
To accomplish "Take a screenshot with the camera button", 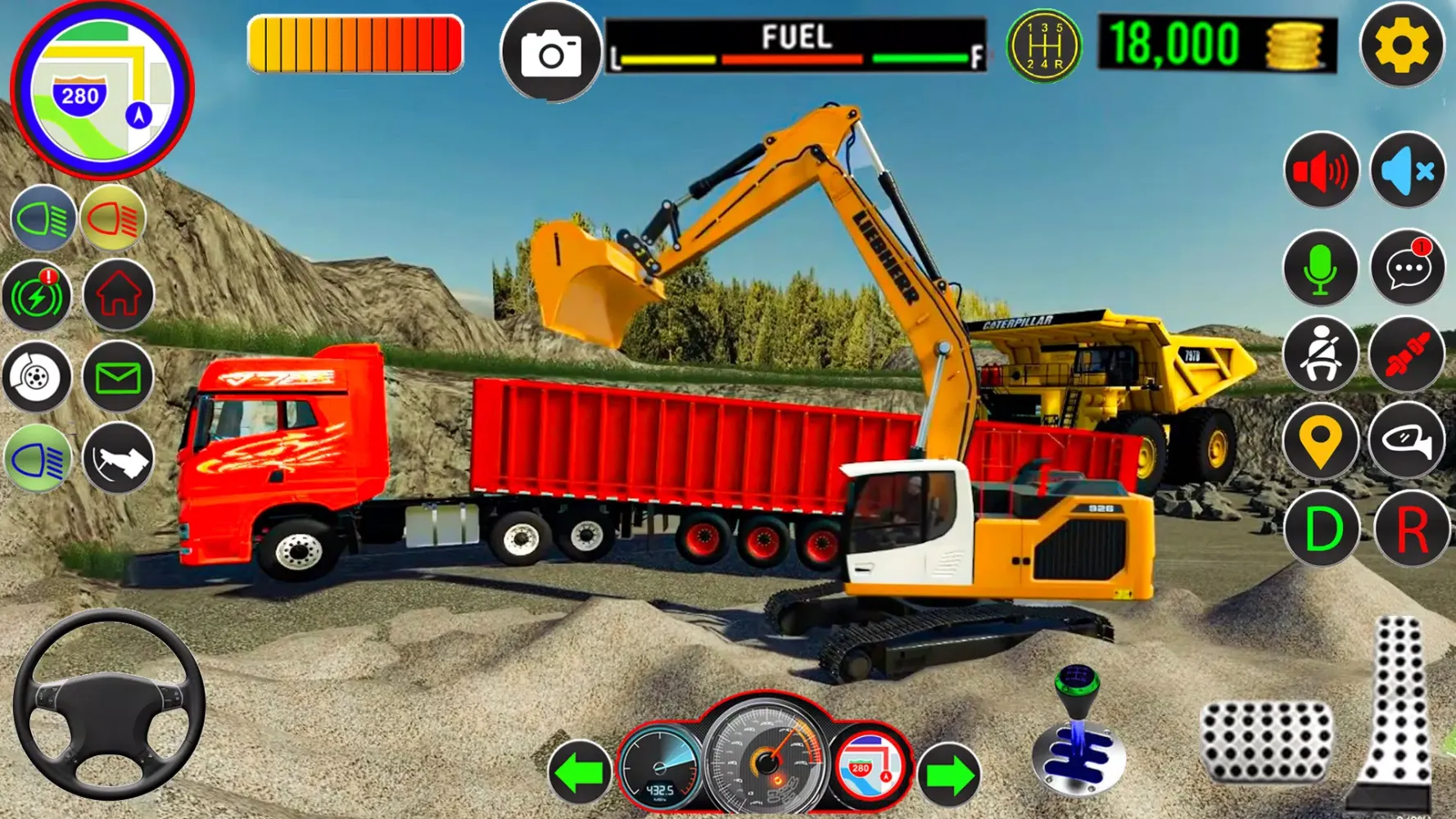I will coord(551,53).
